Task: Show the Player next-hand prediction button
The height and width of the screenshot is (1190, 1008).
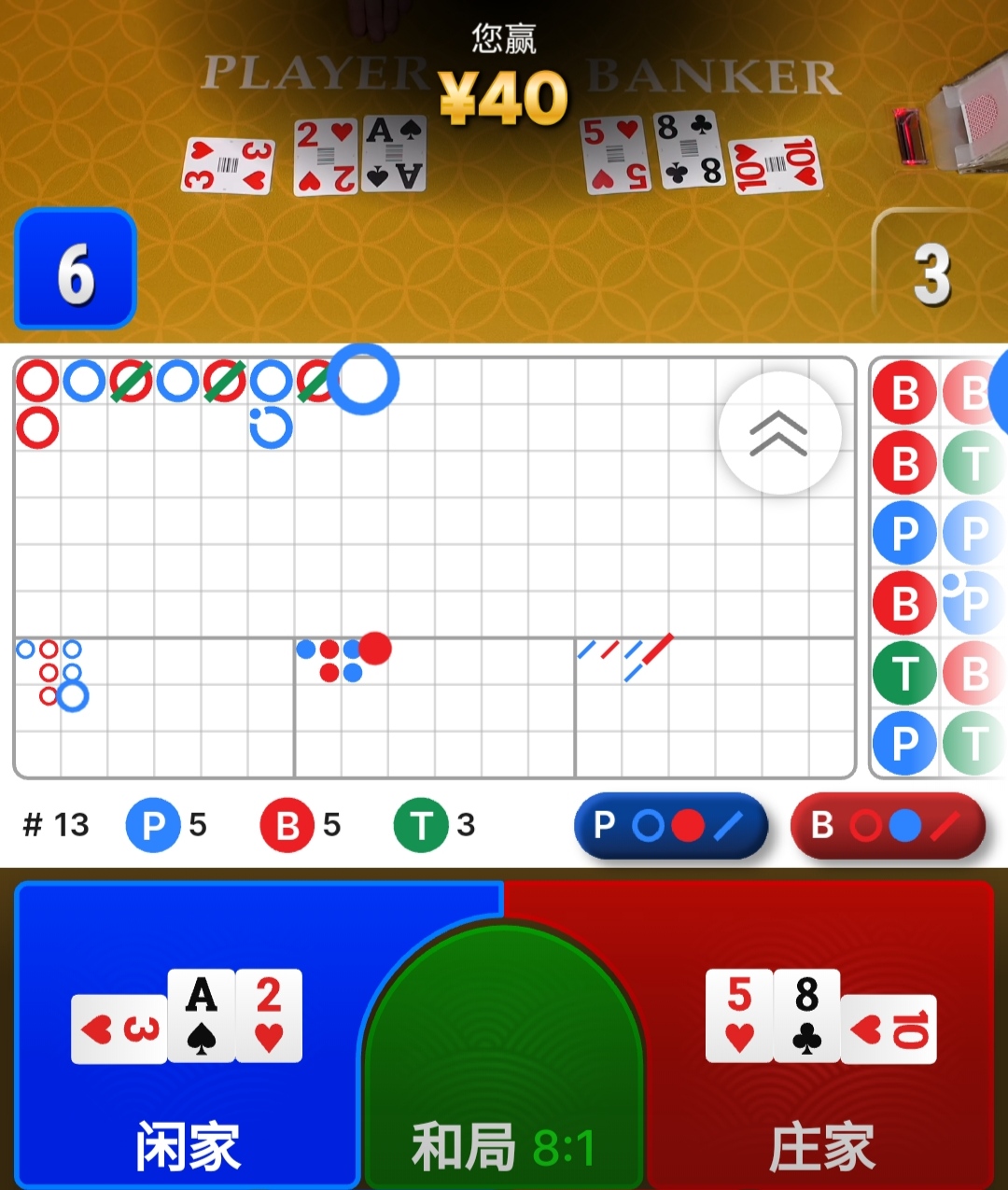Action: (670, 825)
